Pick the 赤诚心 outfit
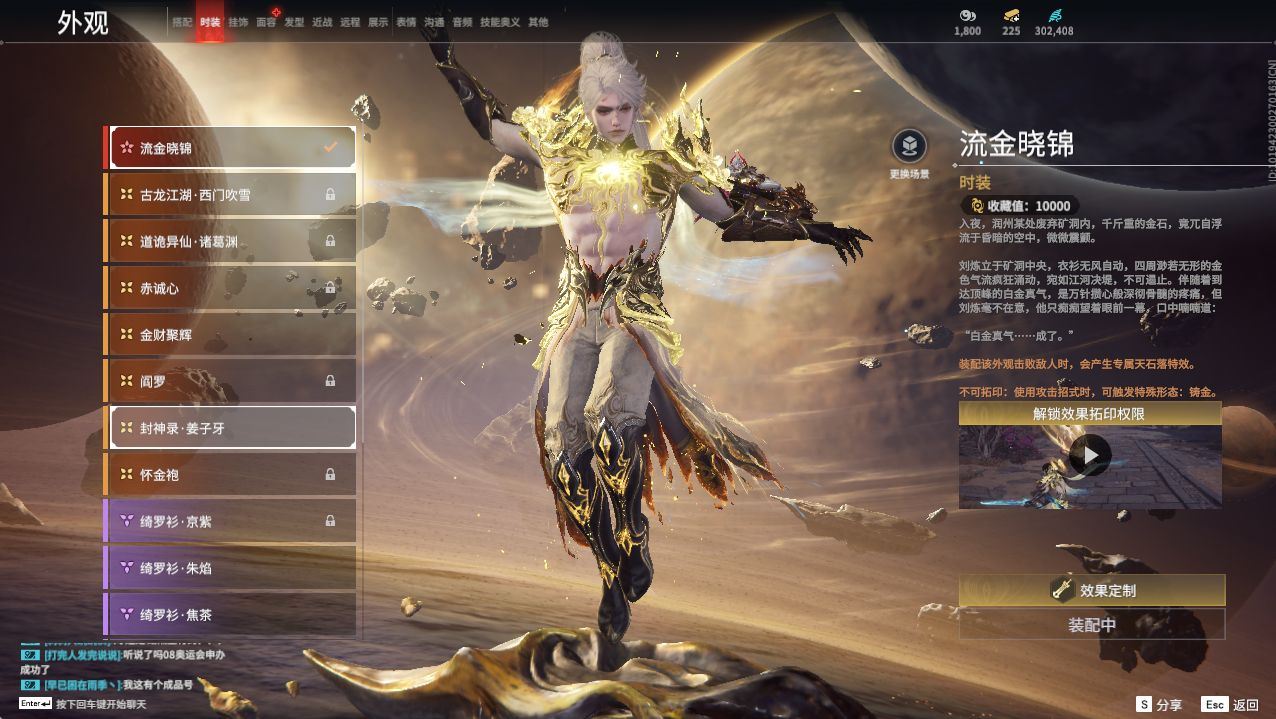Image resolution: width=1276 pixels, height=719 pixels. [x=231, y=288]
